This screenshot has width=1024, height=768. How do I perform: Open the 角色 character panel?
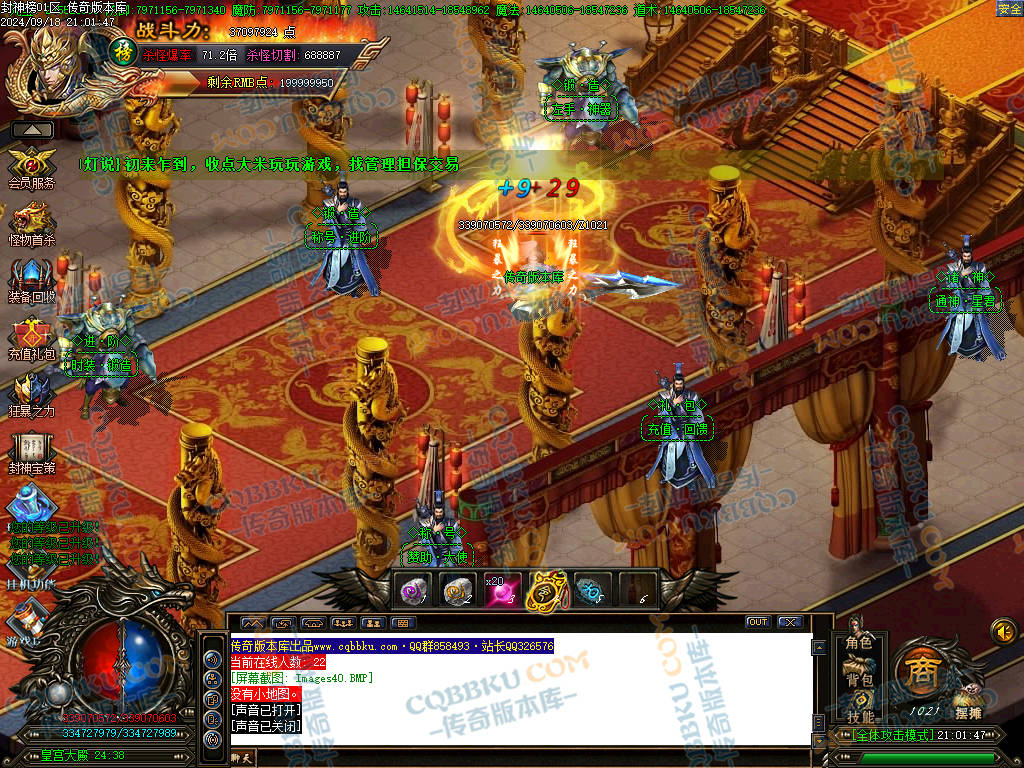click(x=859, y=642)
